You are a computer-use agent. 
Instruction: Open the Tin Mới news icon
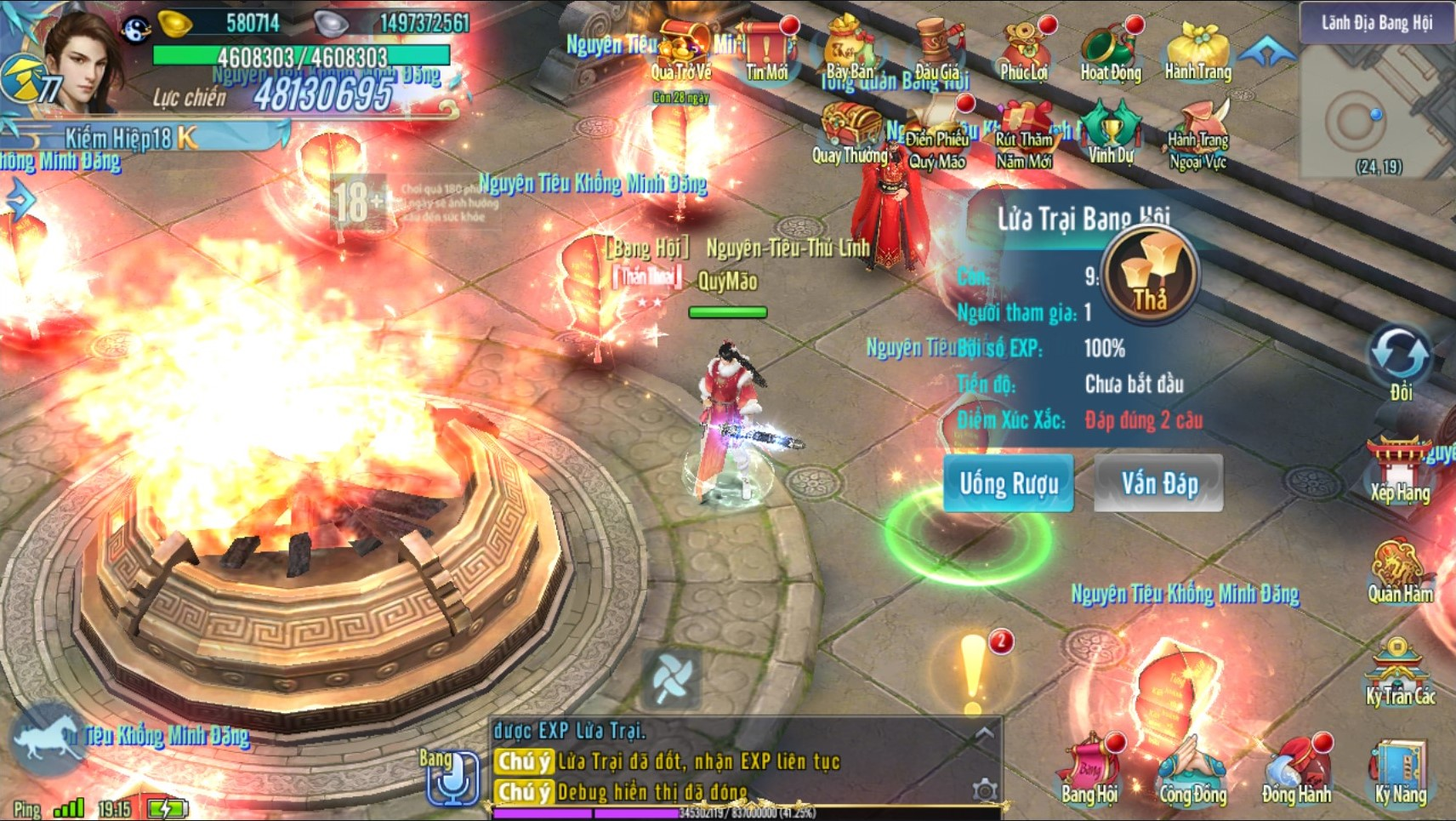[766, 53]
